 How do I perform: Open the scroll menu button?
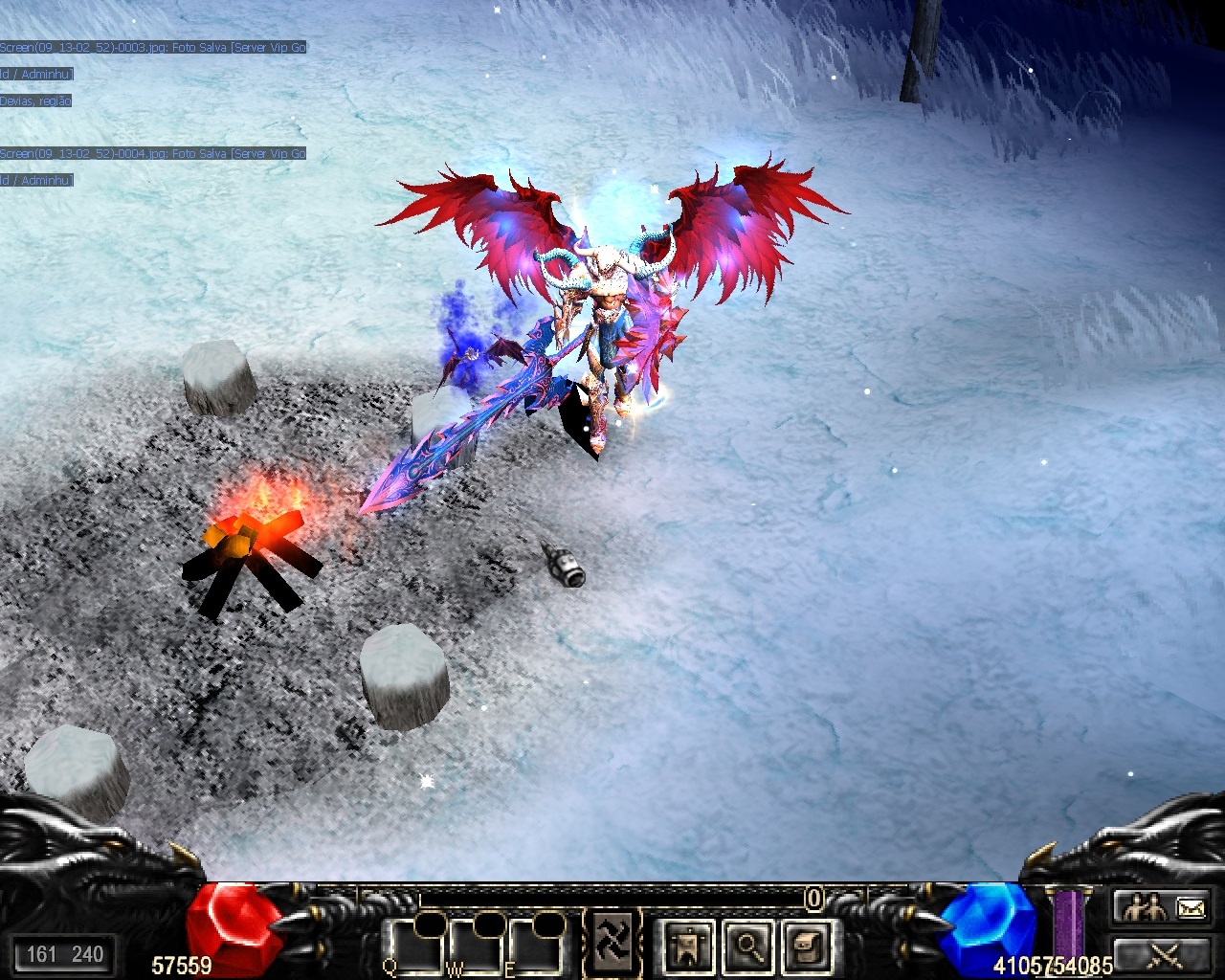806,946
